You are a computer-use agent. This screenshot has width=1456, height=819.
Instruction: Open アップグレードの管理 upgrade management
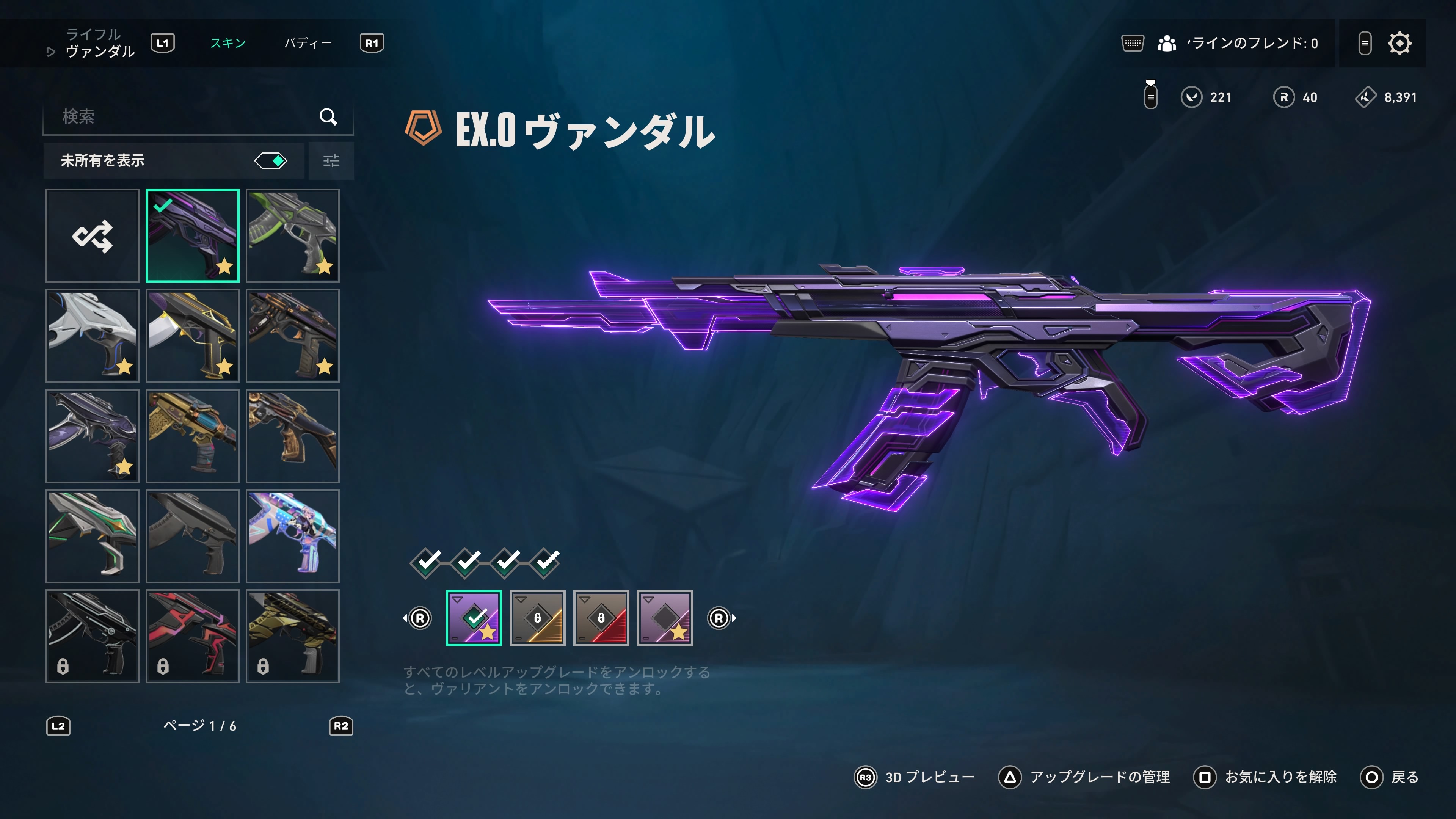tap(1085, 777)
